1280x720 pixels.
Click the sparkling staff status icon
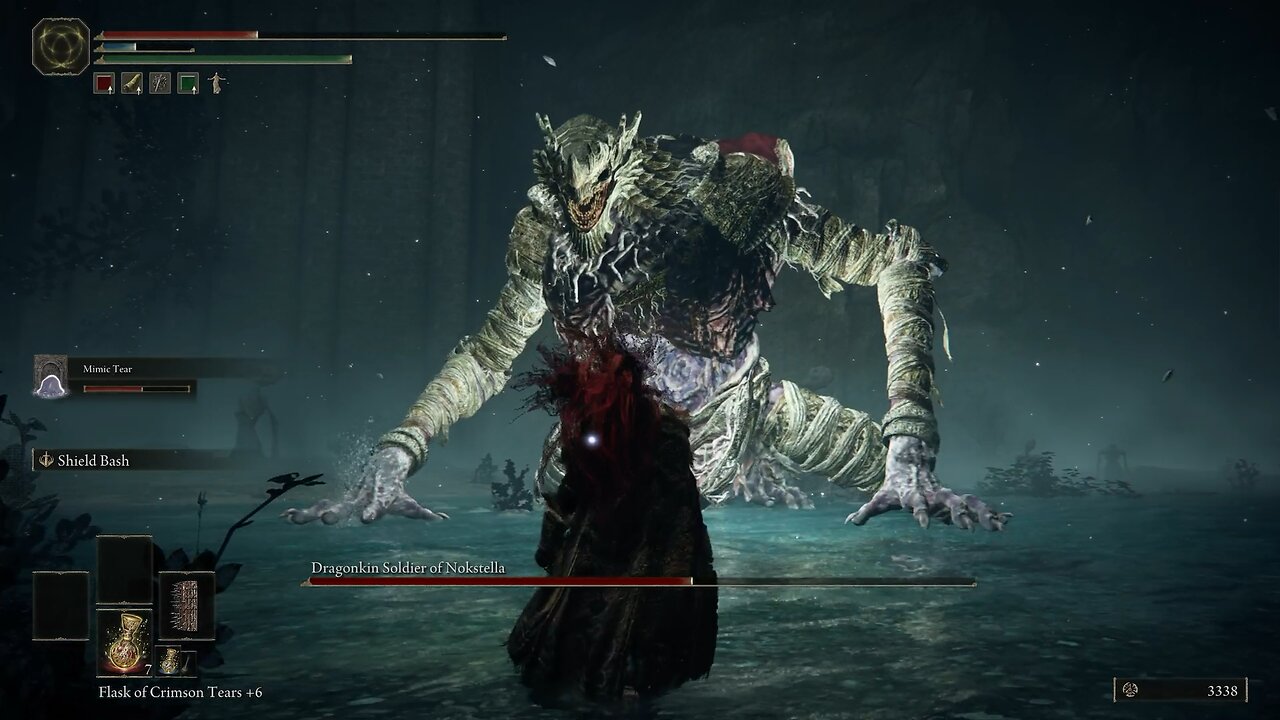coord(160,83)
